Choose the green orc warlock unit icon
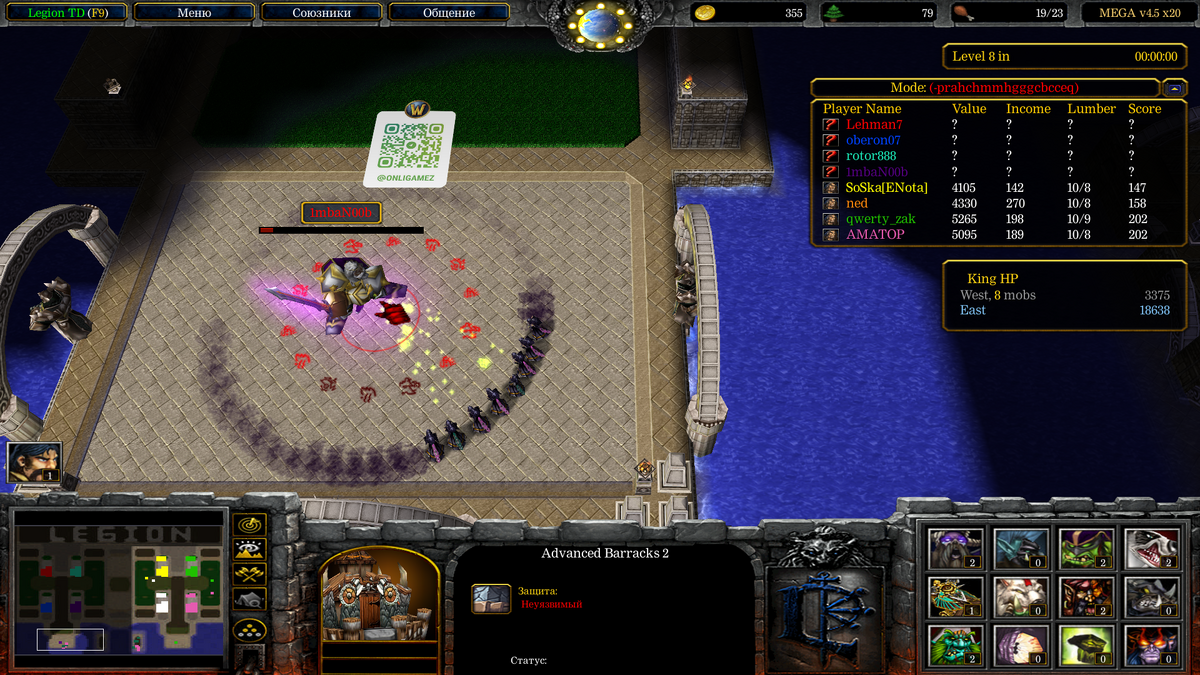 coord(1086,549)
